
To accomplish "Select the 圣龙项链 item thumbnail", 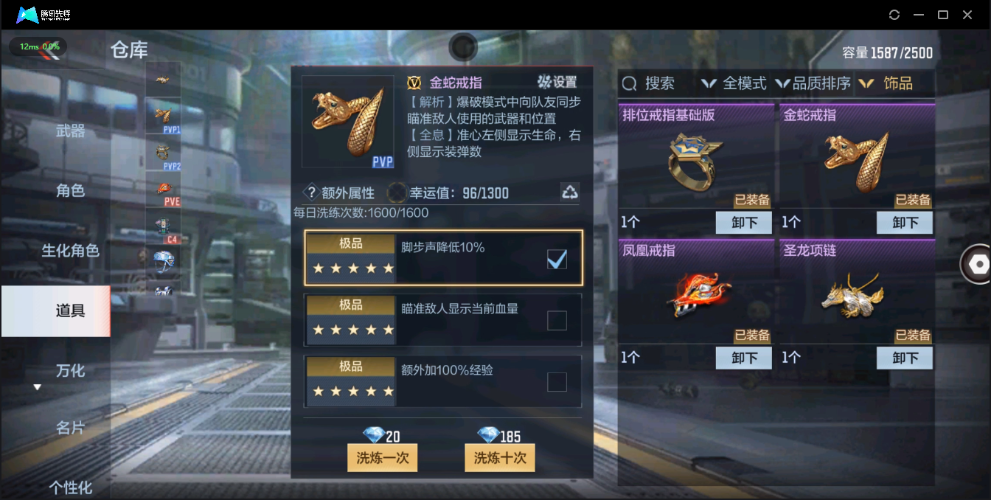I will (x=858, y=293).
